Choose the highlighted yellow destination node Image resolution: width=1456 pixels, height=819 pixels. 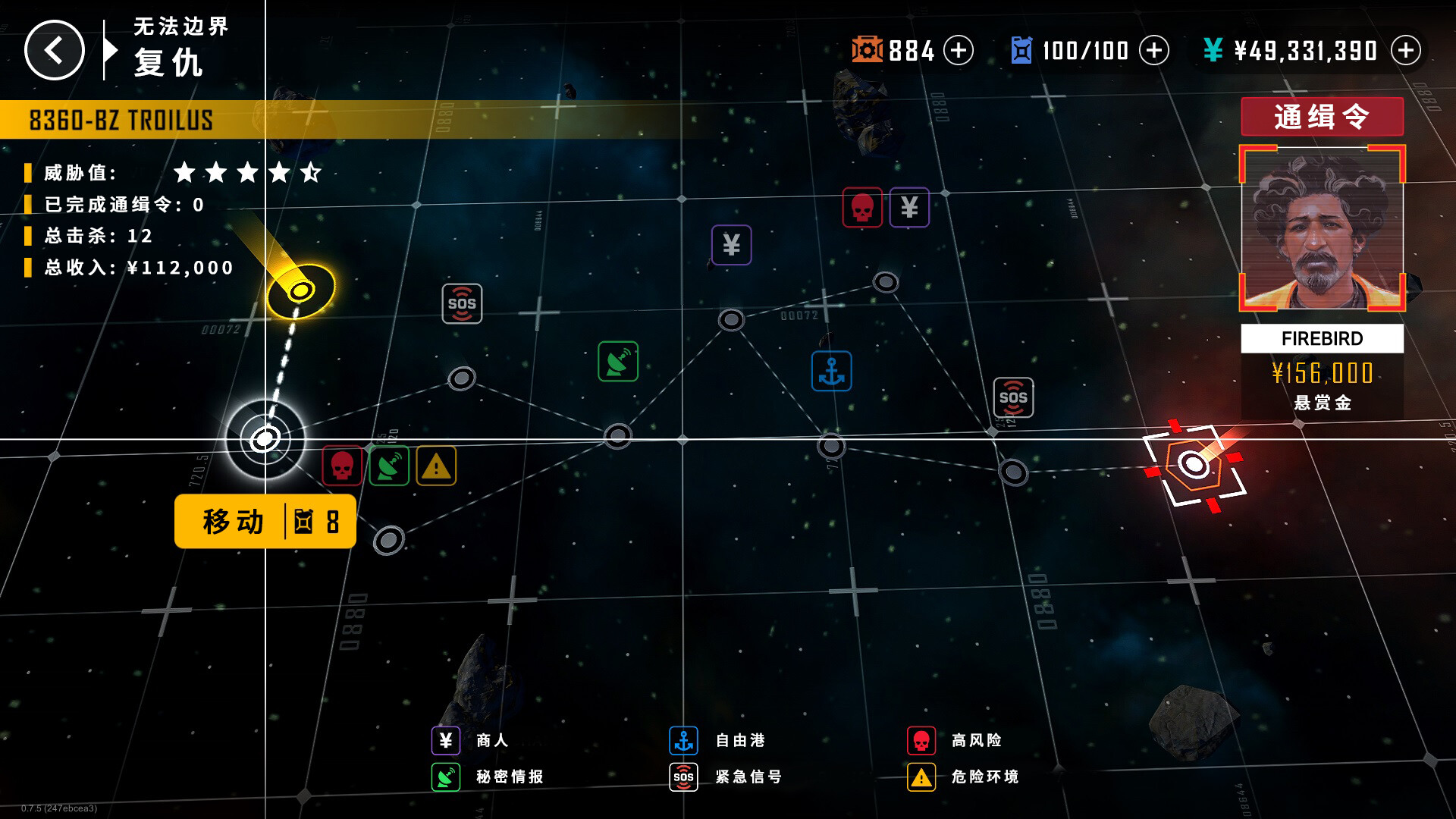point(301,290)
